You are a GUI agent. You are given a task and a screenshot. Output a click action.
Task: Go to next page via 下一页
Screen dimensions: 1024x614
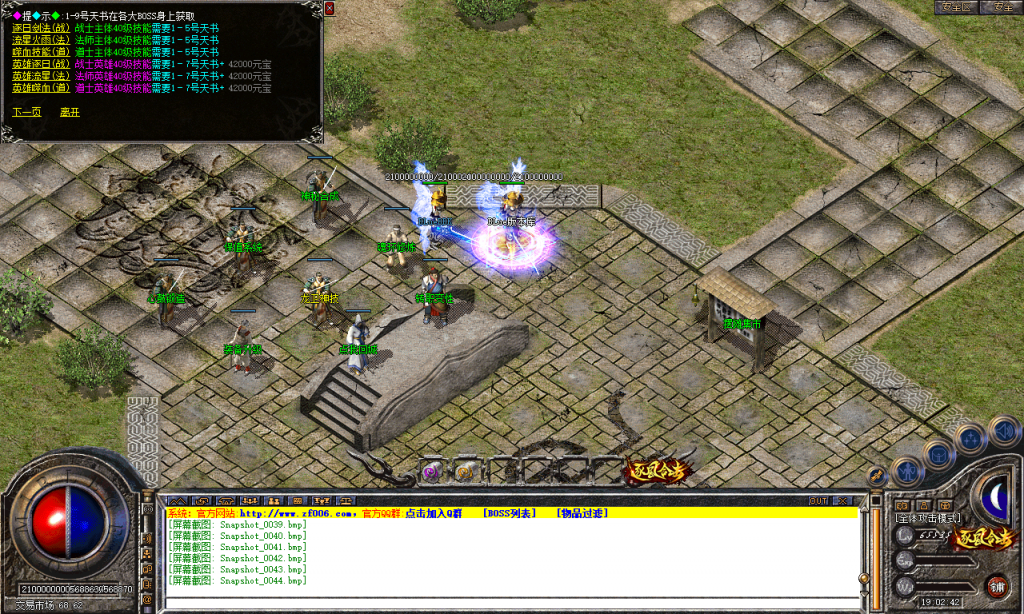(27, 112)
